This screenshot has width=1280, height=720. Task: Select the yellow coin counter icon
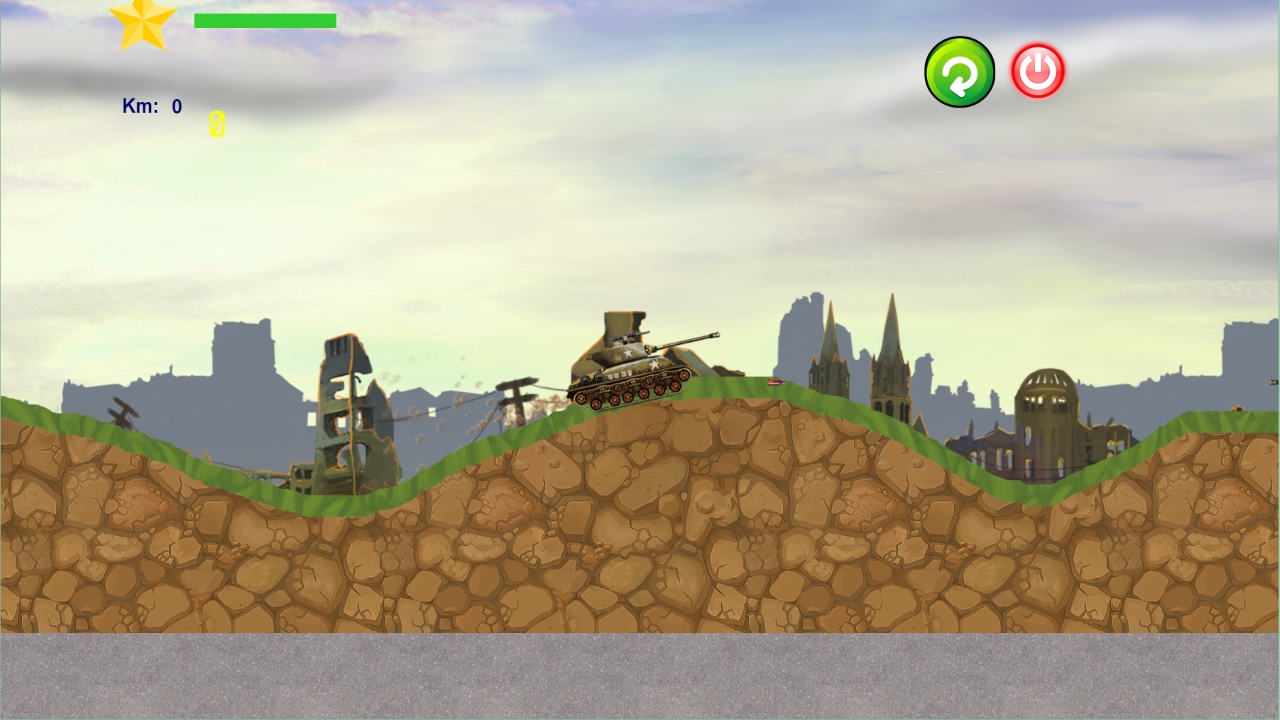[216, 124]
